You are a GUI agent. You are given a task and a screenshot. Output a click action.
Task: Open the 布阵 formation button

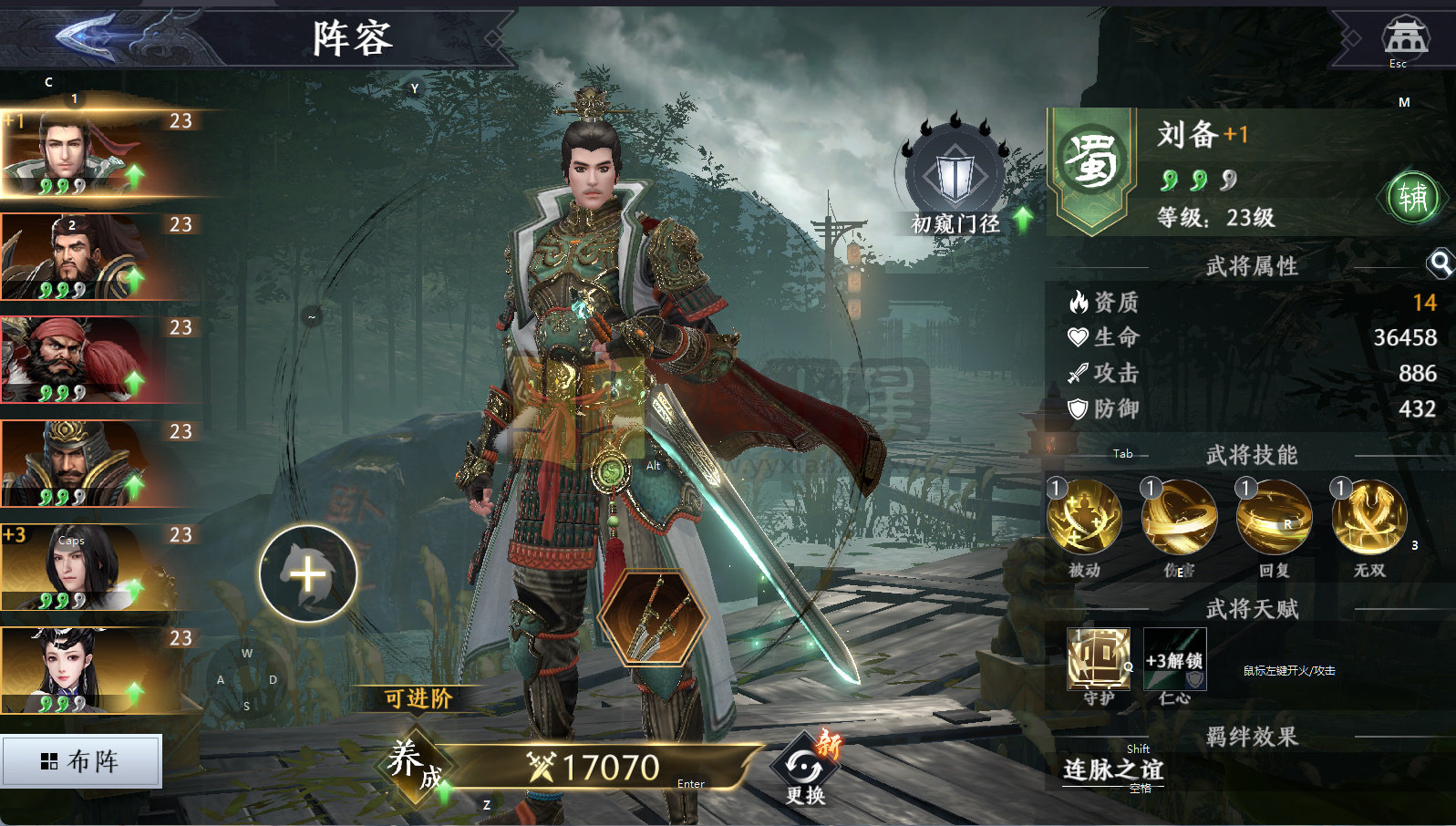(x=81, y=761)
